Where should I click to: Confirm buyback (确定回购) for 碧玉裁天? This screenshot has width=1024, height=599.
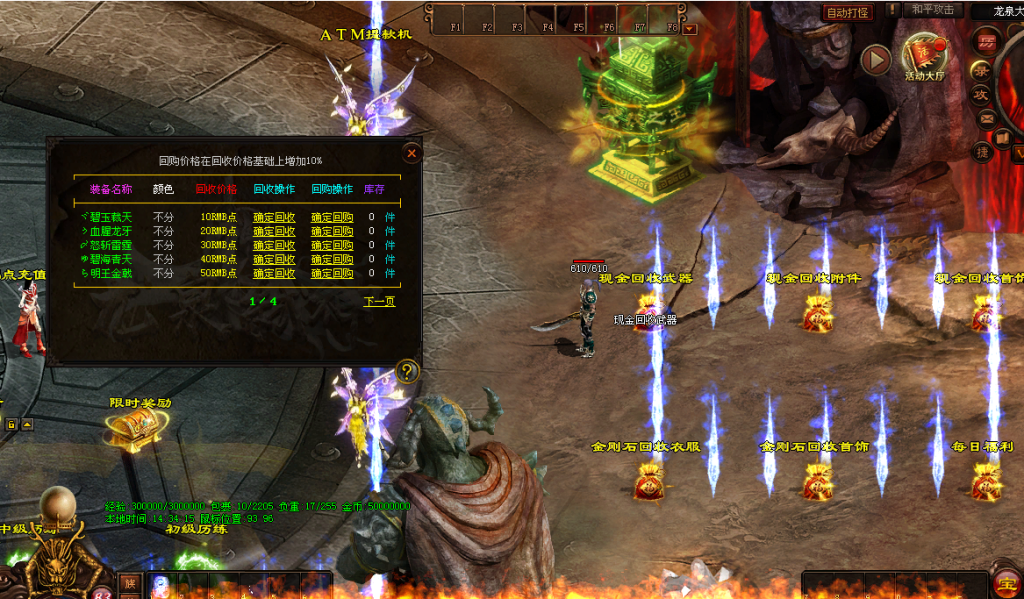point(332,217)
